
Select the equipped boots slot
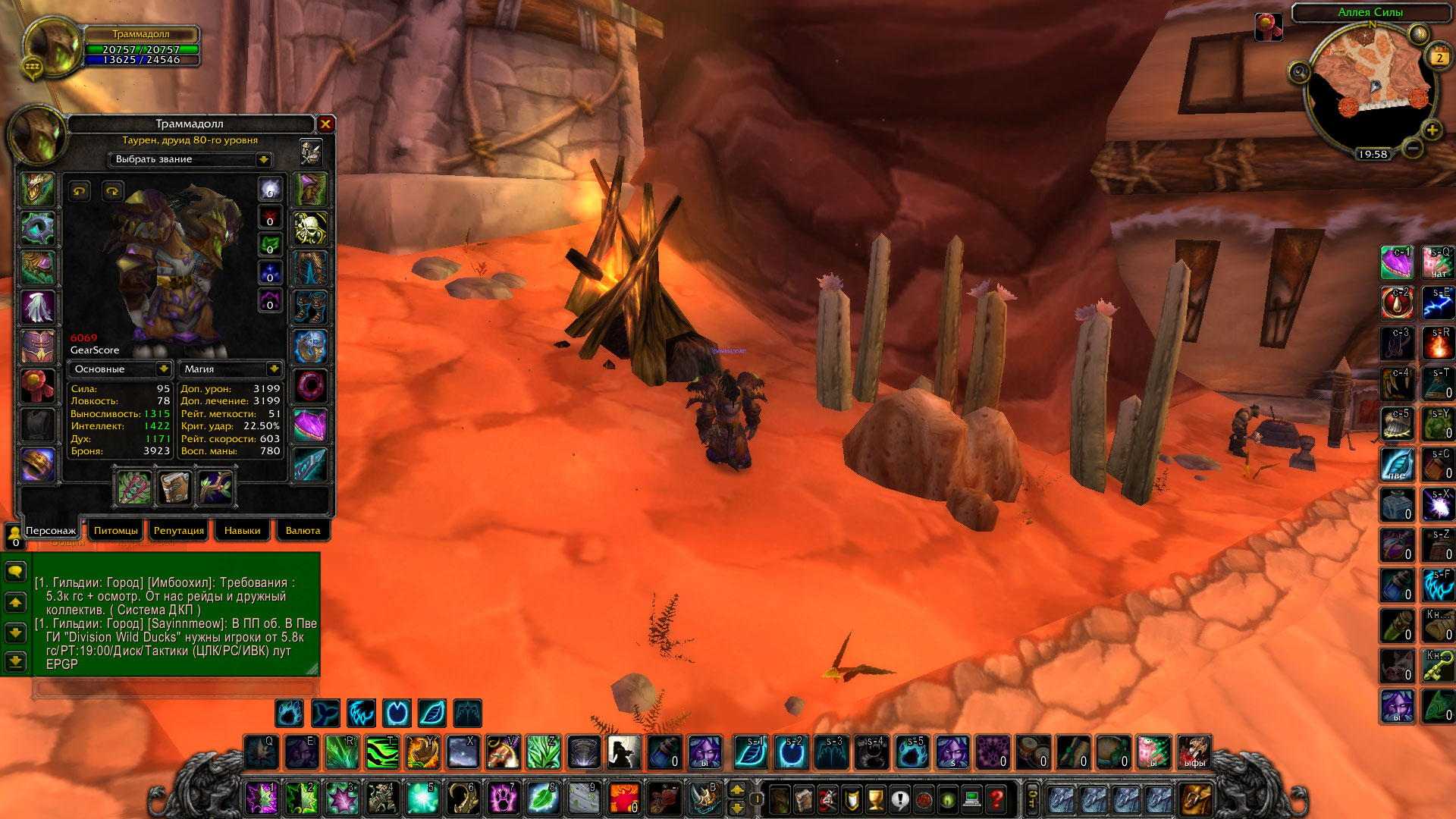tap(310, 307)
